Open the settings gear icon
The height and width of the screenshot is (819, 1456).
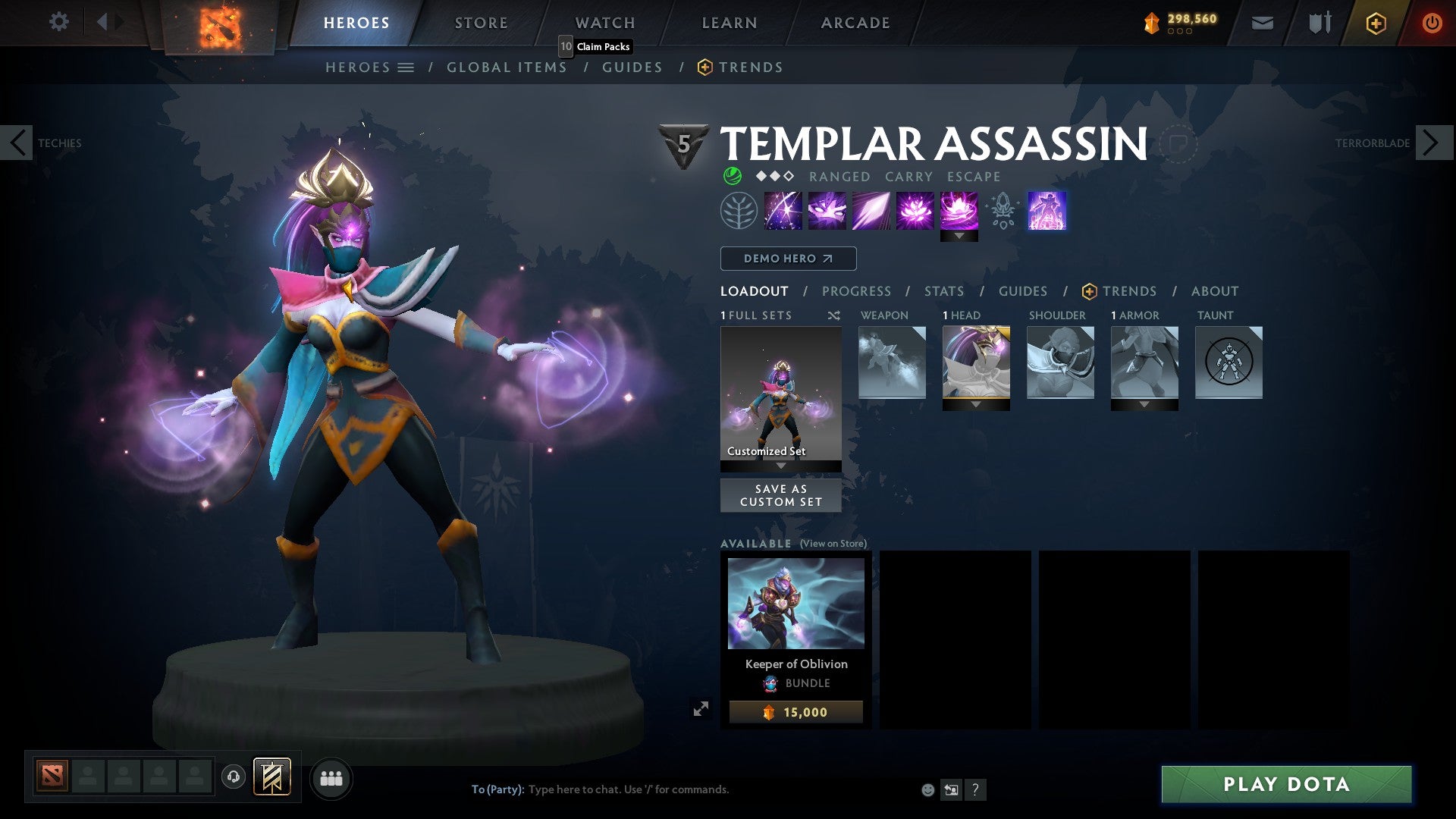pos(58,22)
